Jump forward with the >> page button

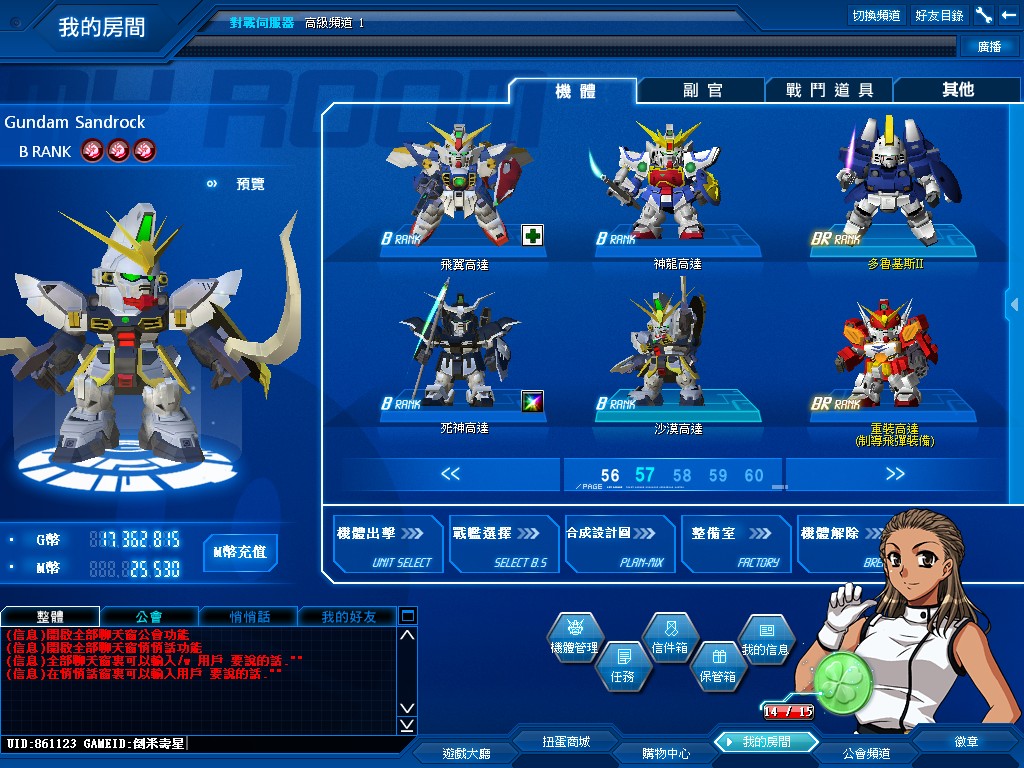[895, 474]
